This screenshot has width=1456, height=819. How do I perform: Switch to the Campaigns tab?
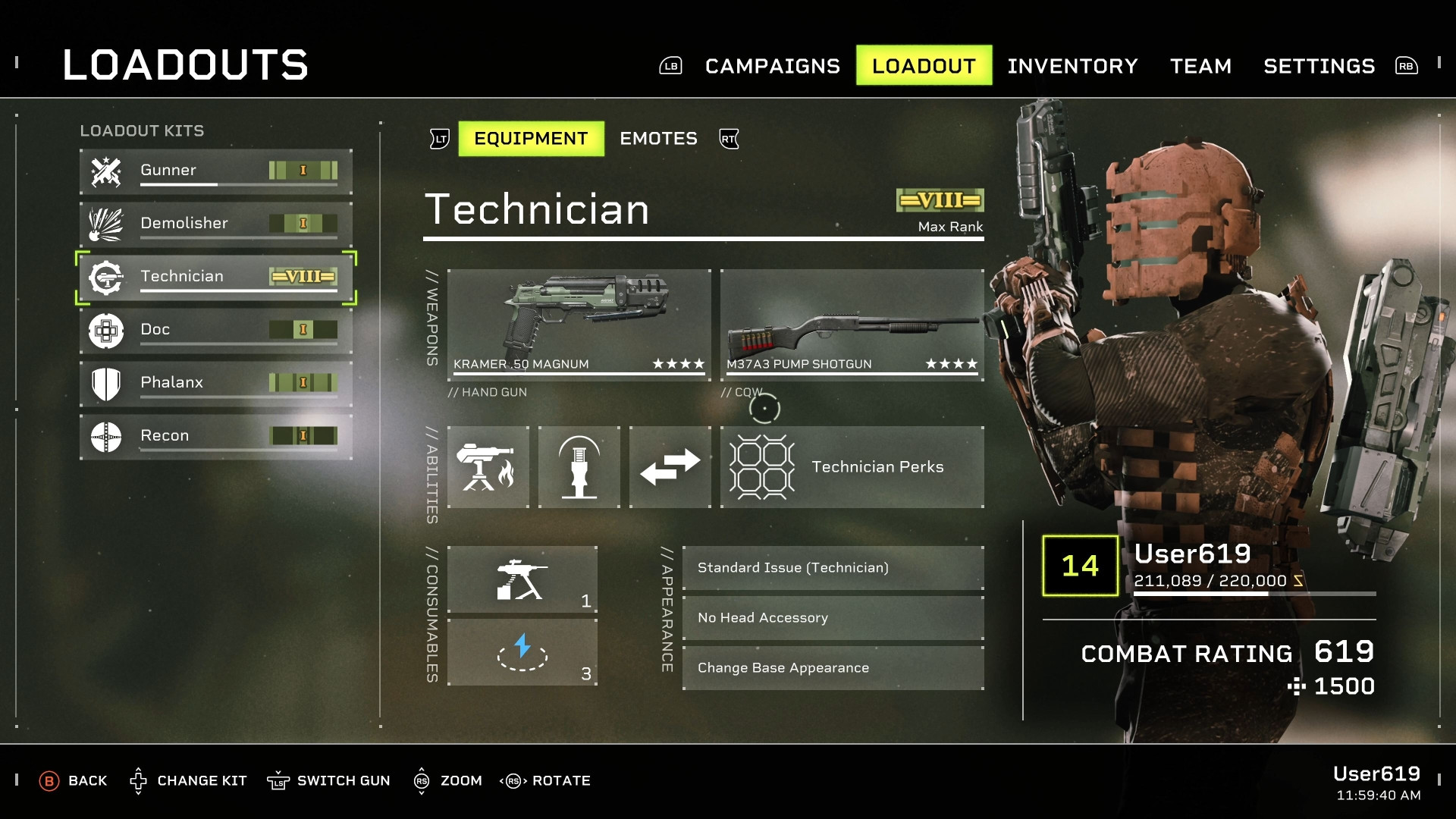[772, 66]
